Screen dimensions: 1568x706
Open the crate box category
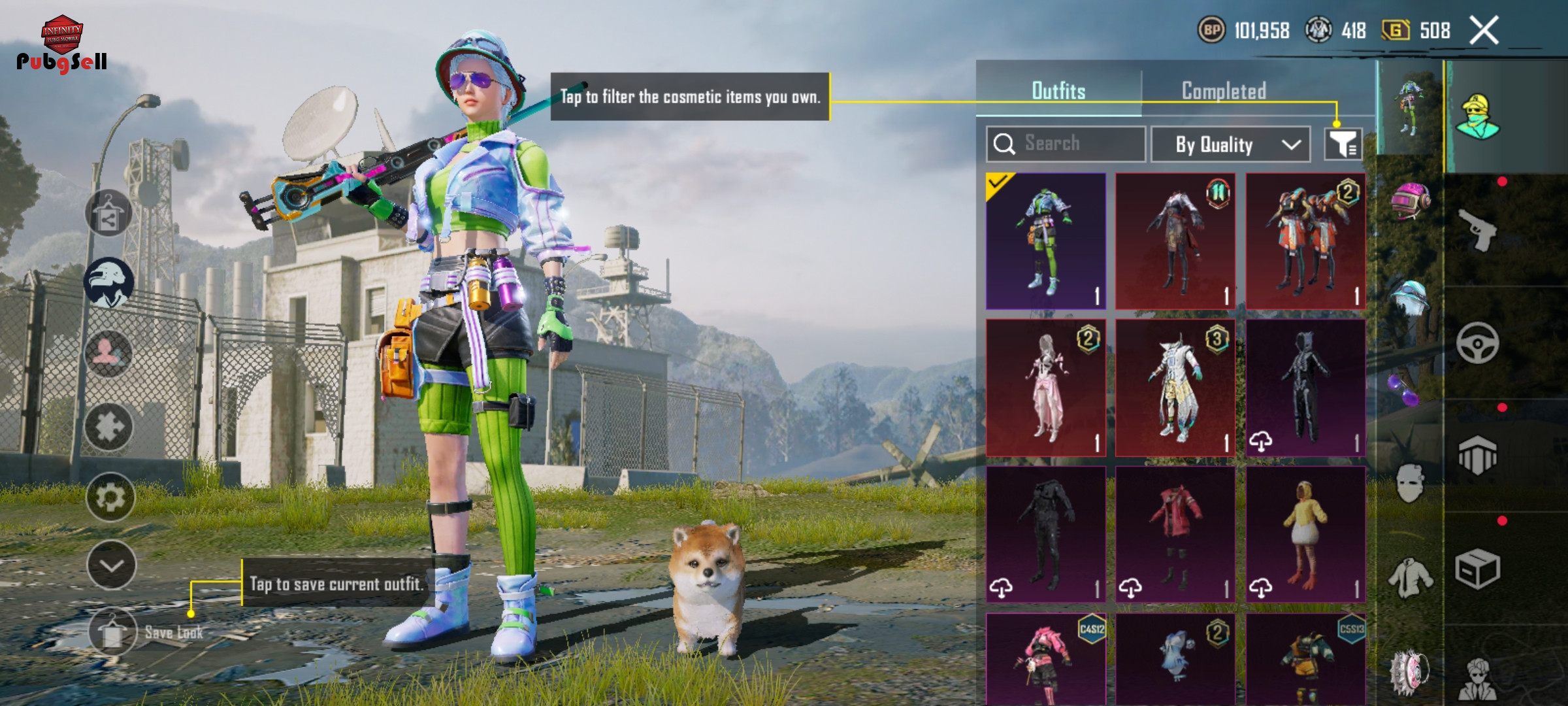point(1478,569)
